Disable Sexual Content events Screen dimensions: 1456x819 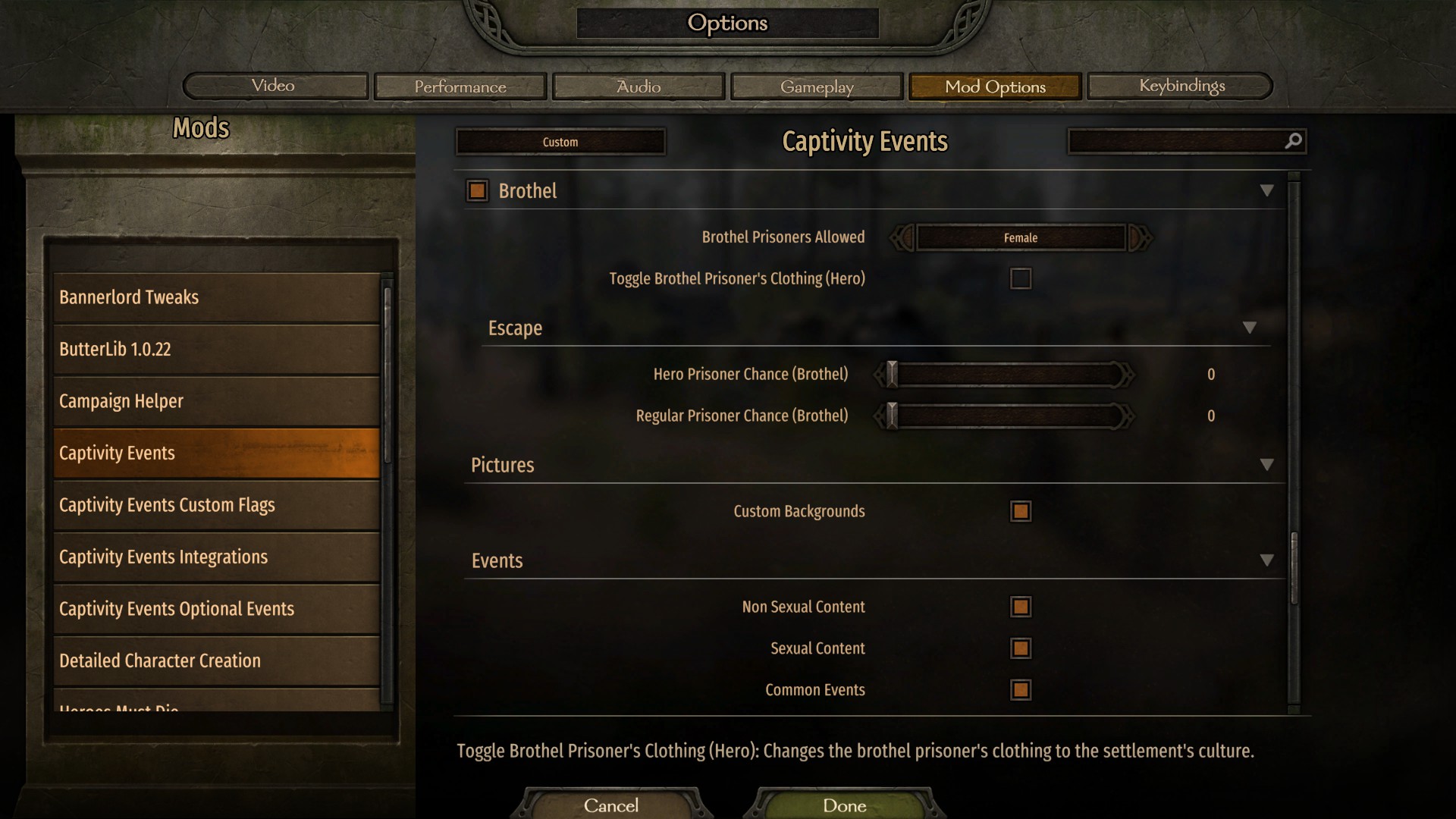1021,648
